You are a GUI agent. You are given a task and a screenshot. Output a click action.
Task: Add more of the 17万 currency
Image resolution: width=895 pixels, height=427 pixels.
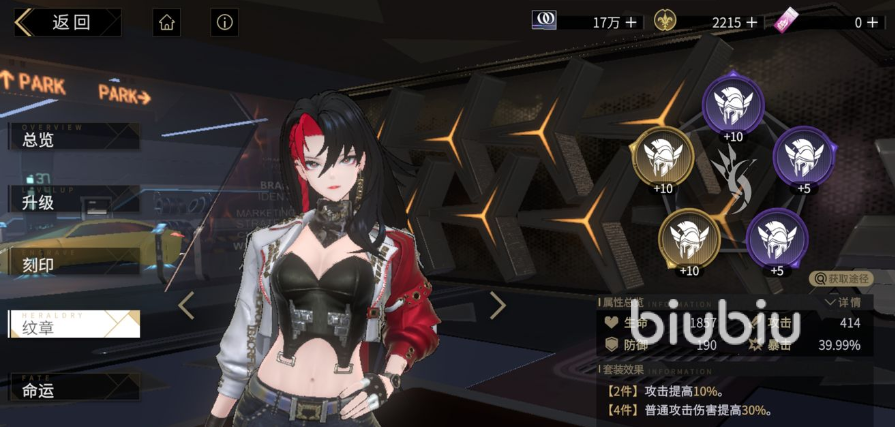click(x=631, y=22)
